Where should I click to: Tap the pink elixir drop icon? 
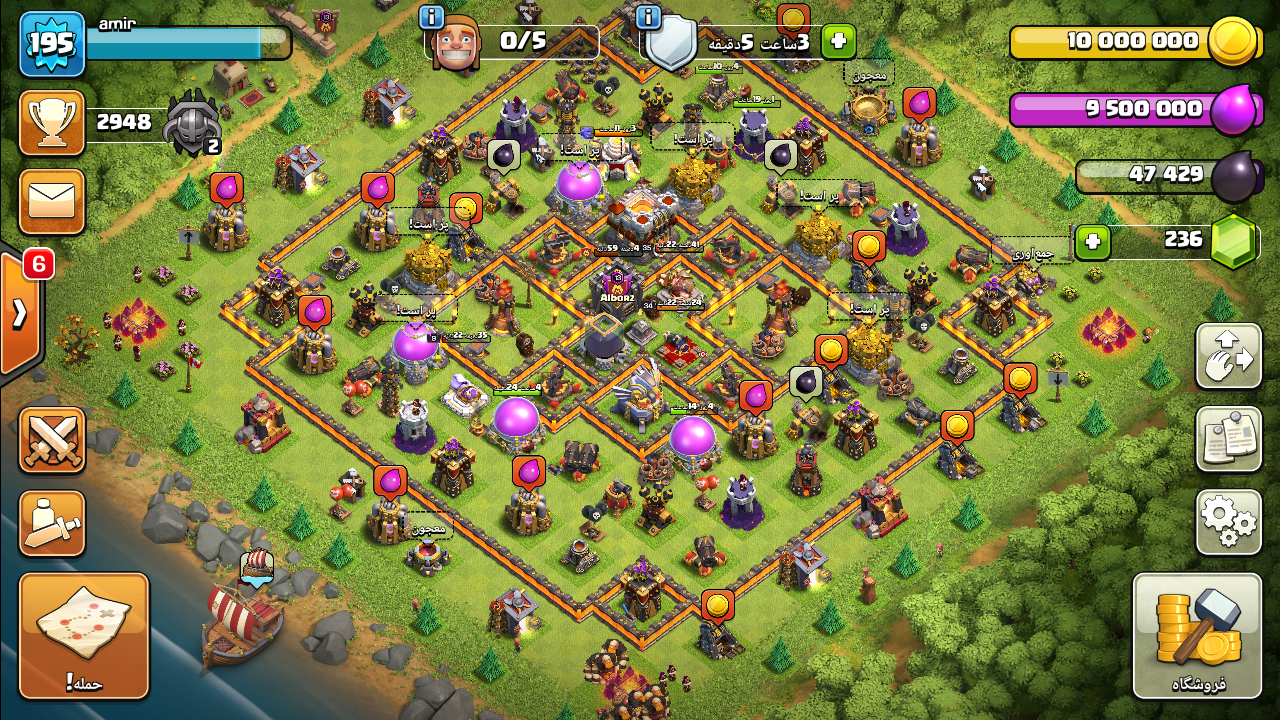(1233, 110)
